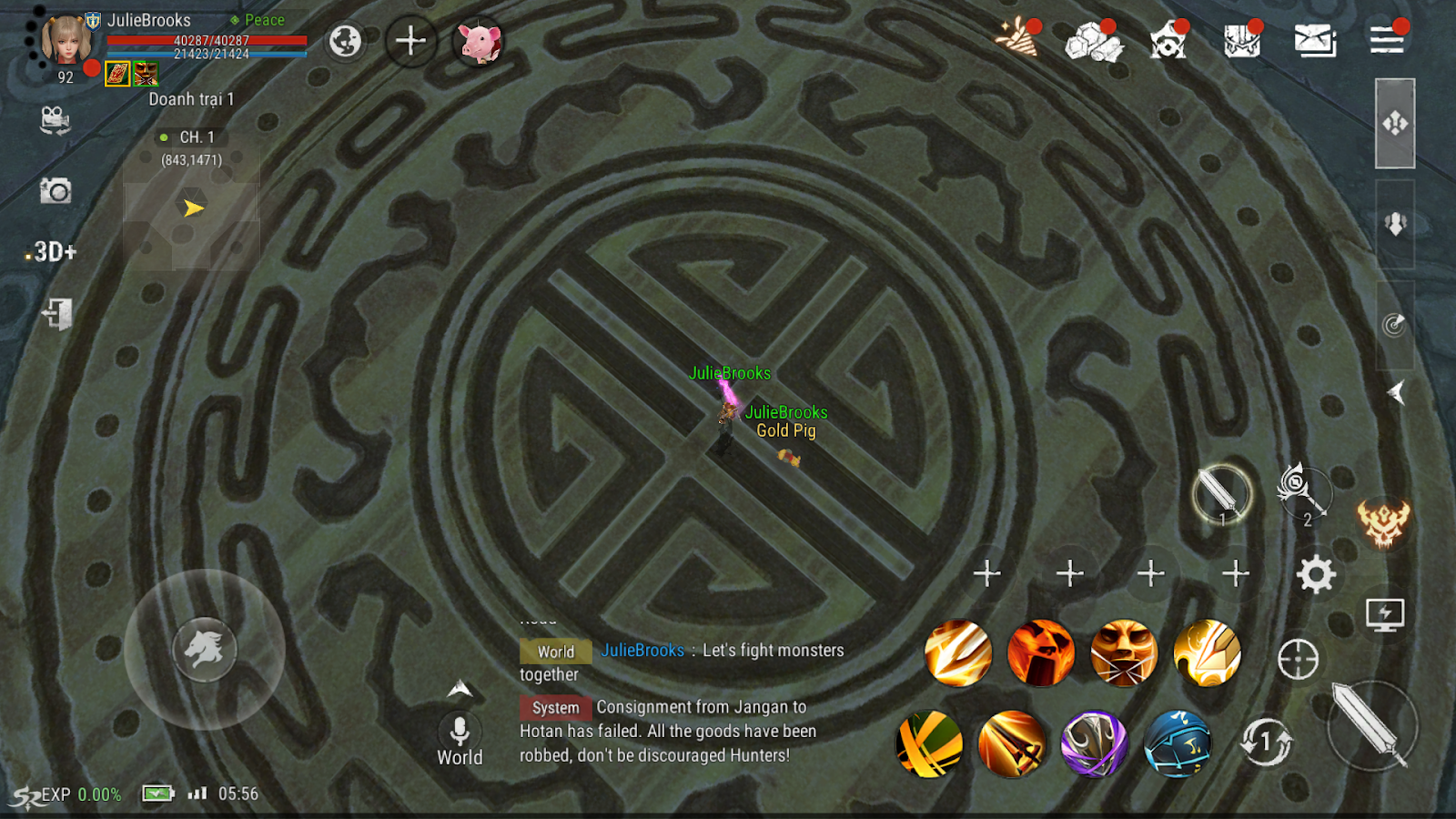Open the main hamburger menu

point(1387,40)
